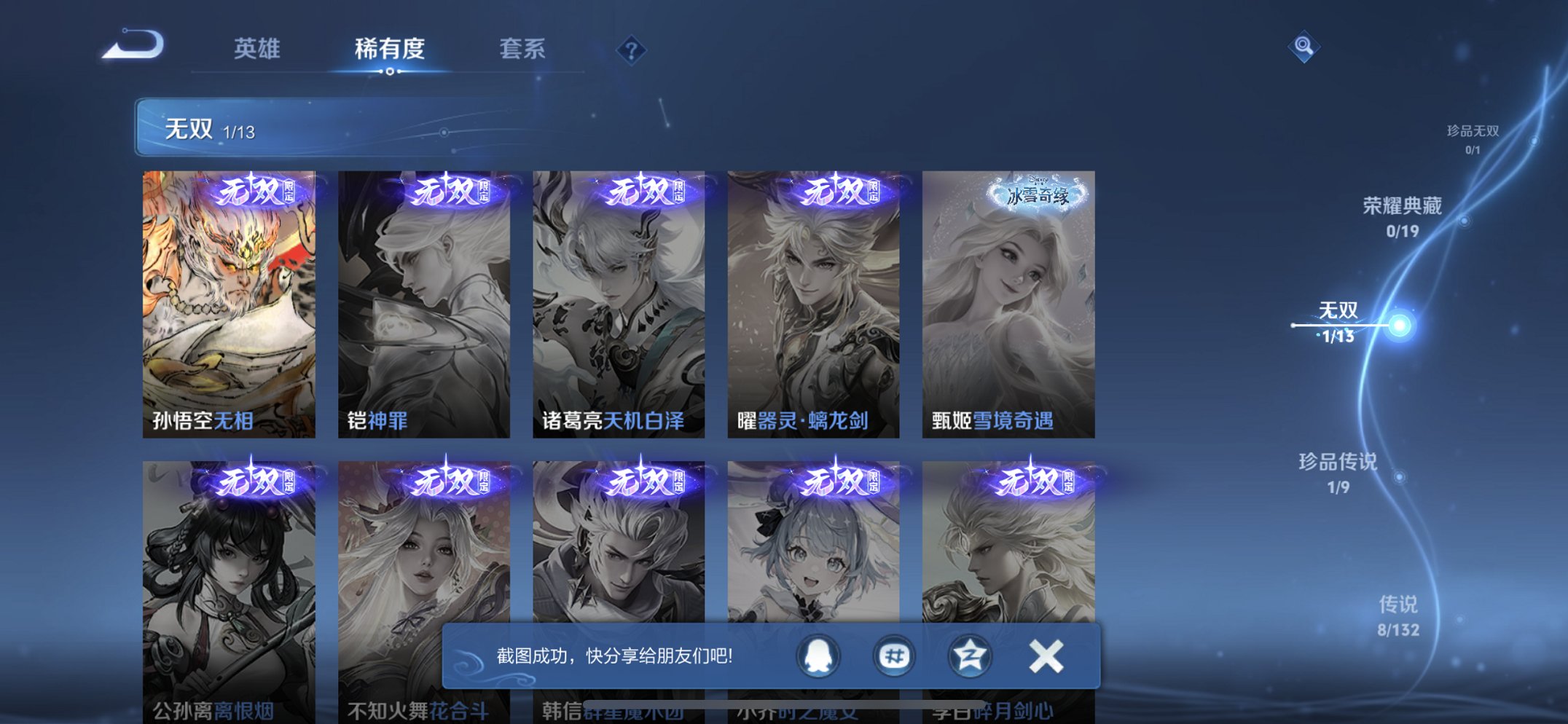Image resolution: width=1568 pixels, height=724 pixels.
Task: Dismiss the share prompt with the X
Action: click(1046, 656)
